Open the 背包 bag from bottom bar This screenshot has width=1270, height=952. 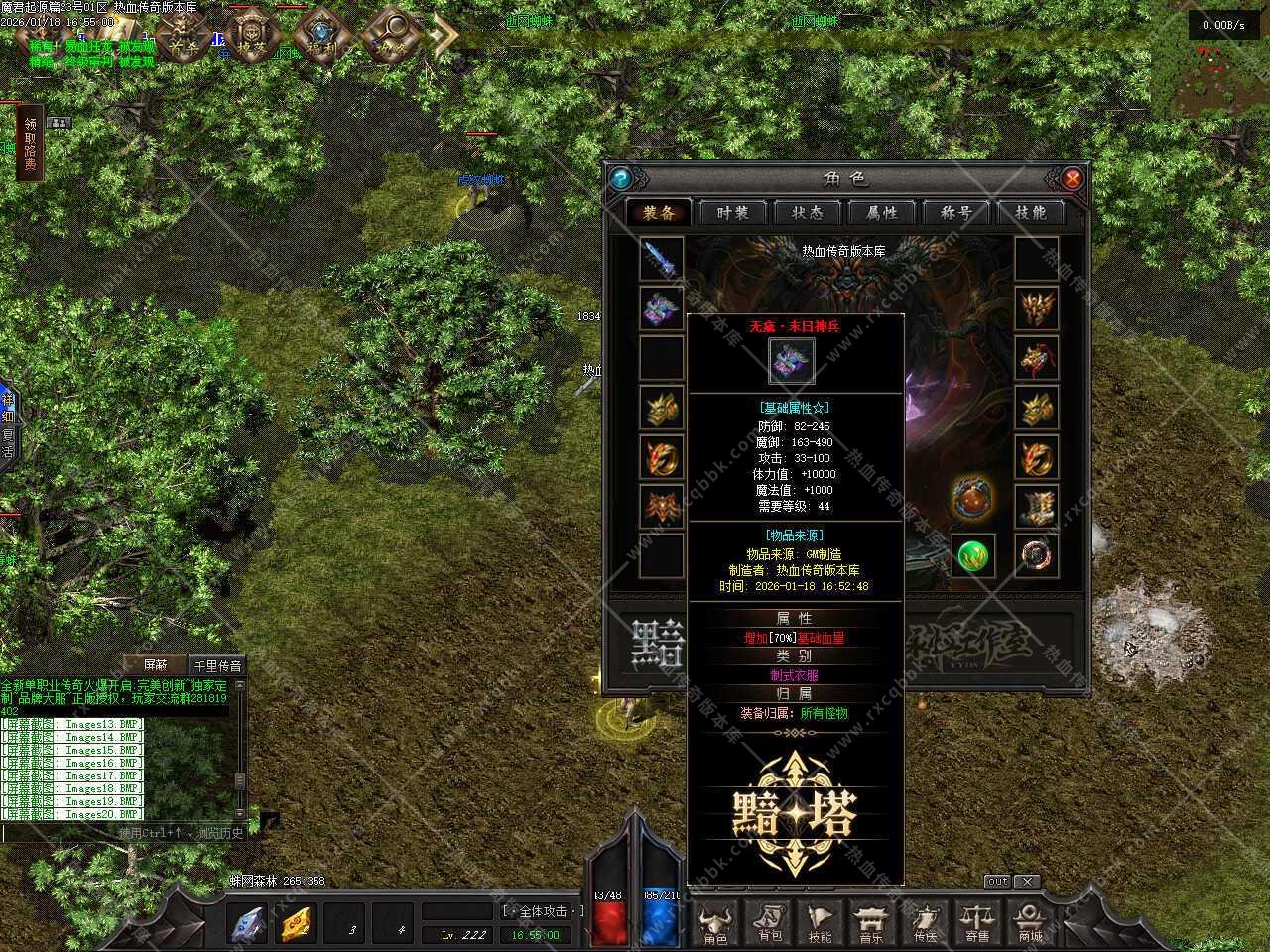tap(769, 923)
